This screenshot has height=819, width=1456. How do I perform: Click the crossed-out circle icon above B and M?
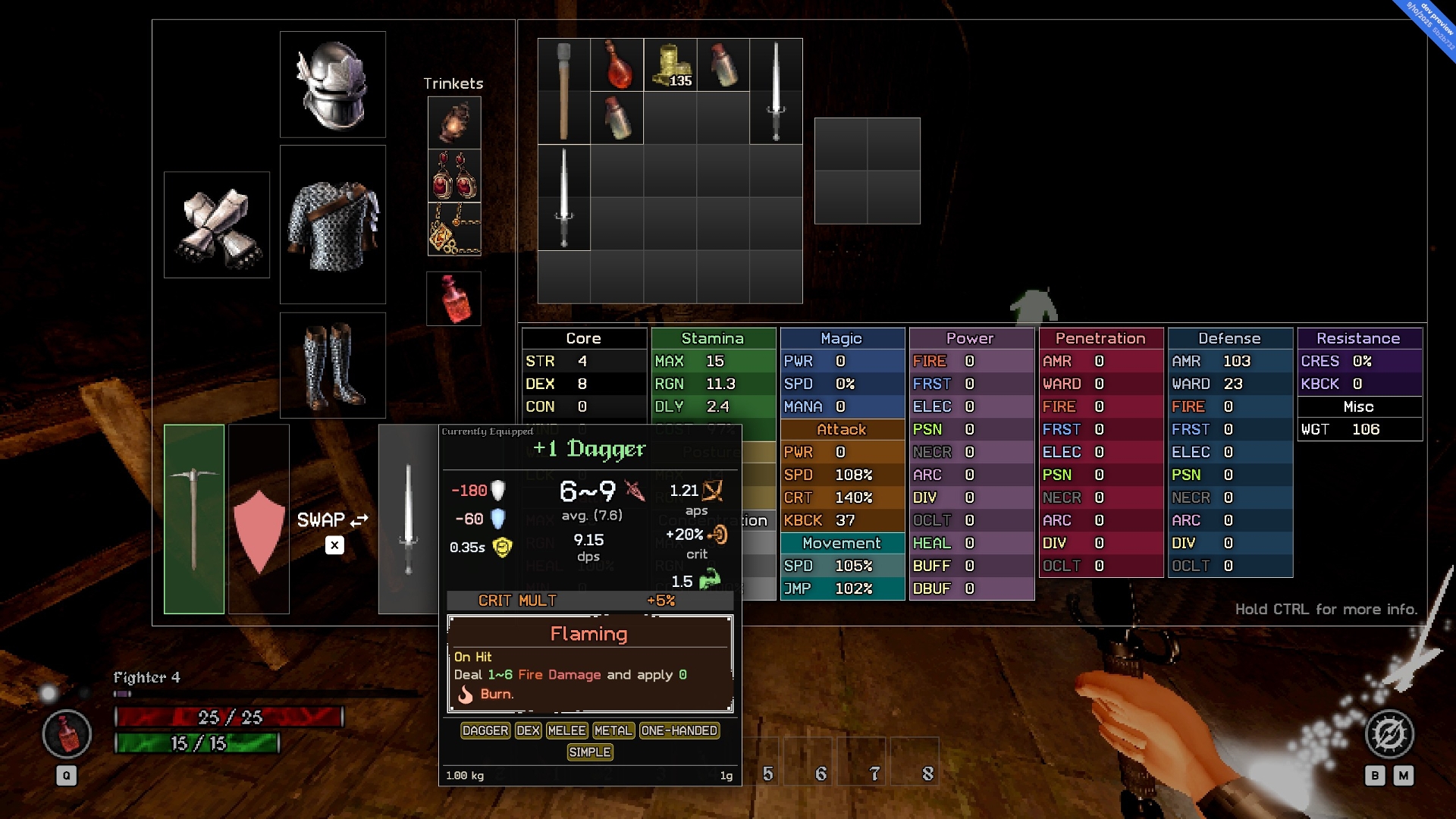pyautogui.click(x=1389, y=734)
